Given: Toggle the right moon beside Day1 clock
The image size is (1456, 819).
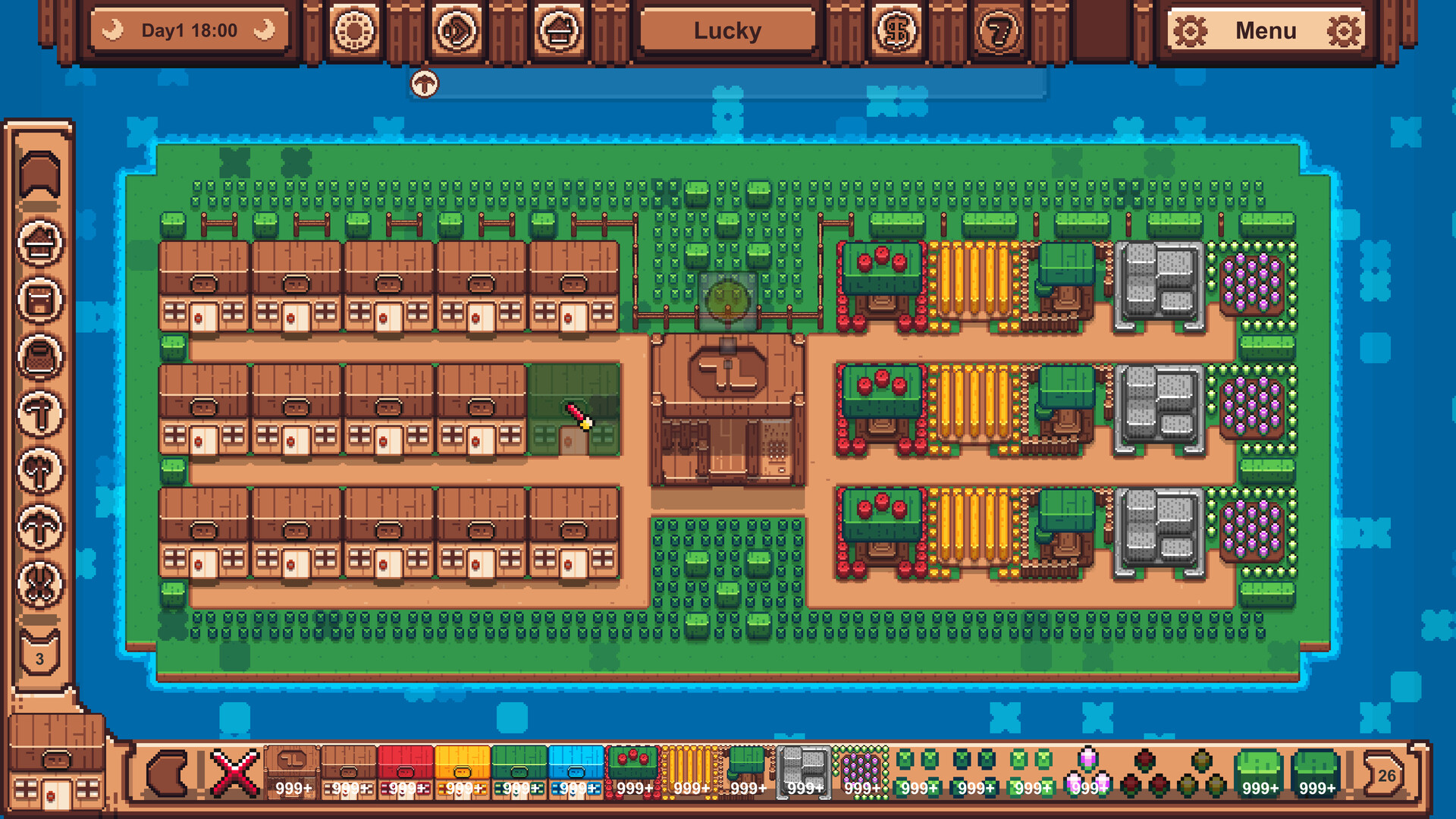Looking at the screenshot, I should coord(262,30).
